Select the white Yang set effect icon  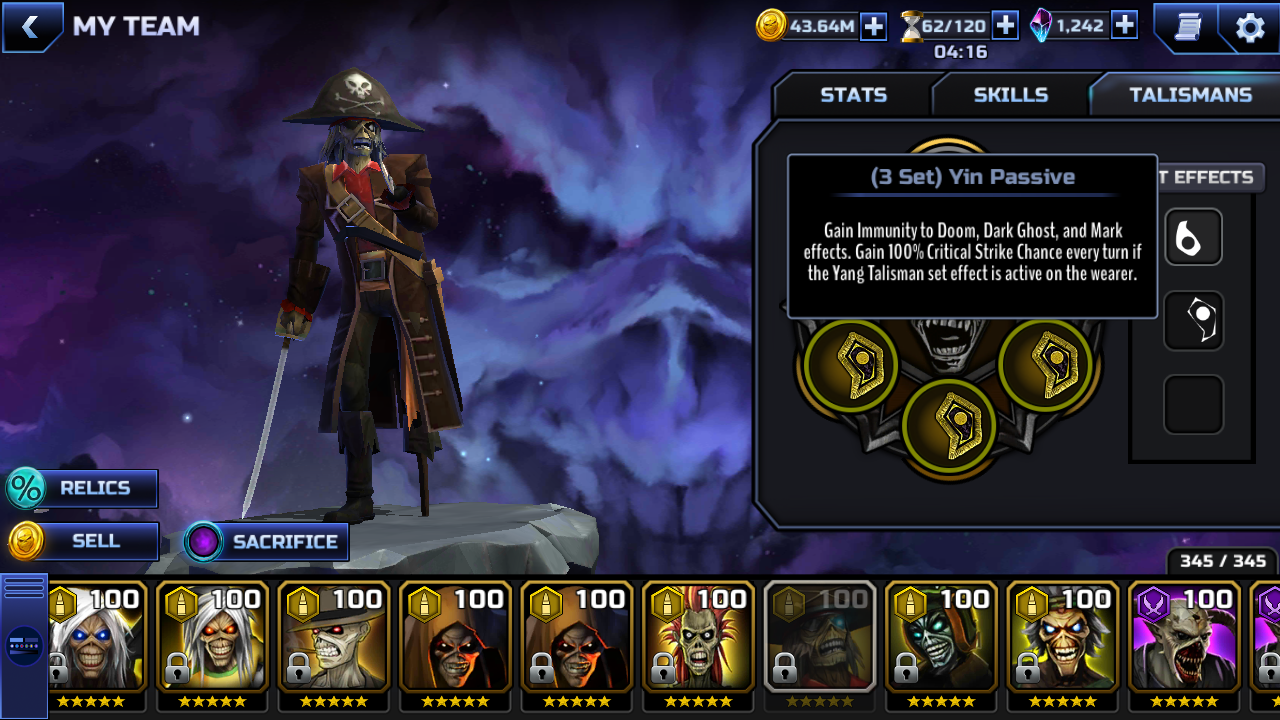(x=1193, y=237)
